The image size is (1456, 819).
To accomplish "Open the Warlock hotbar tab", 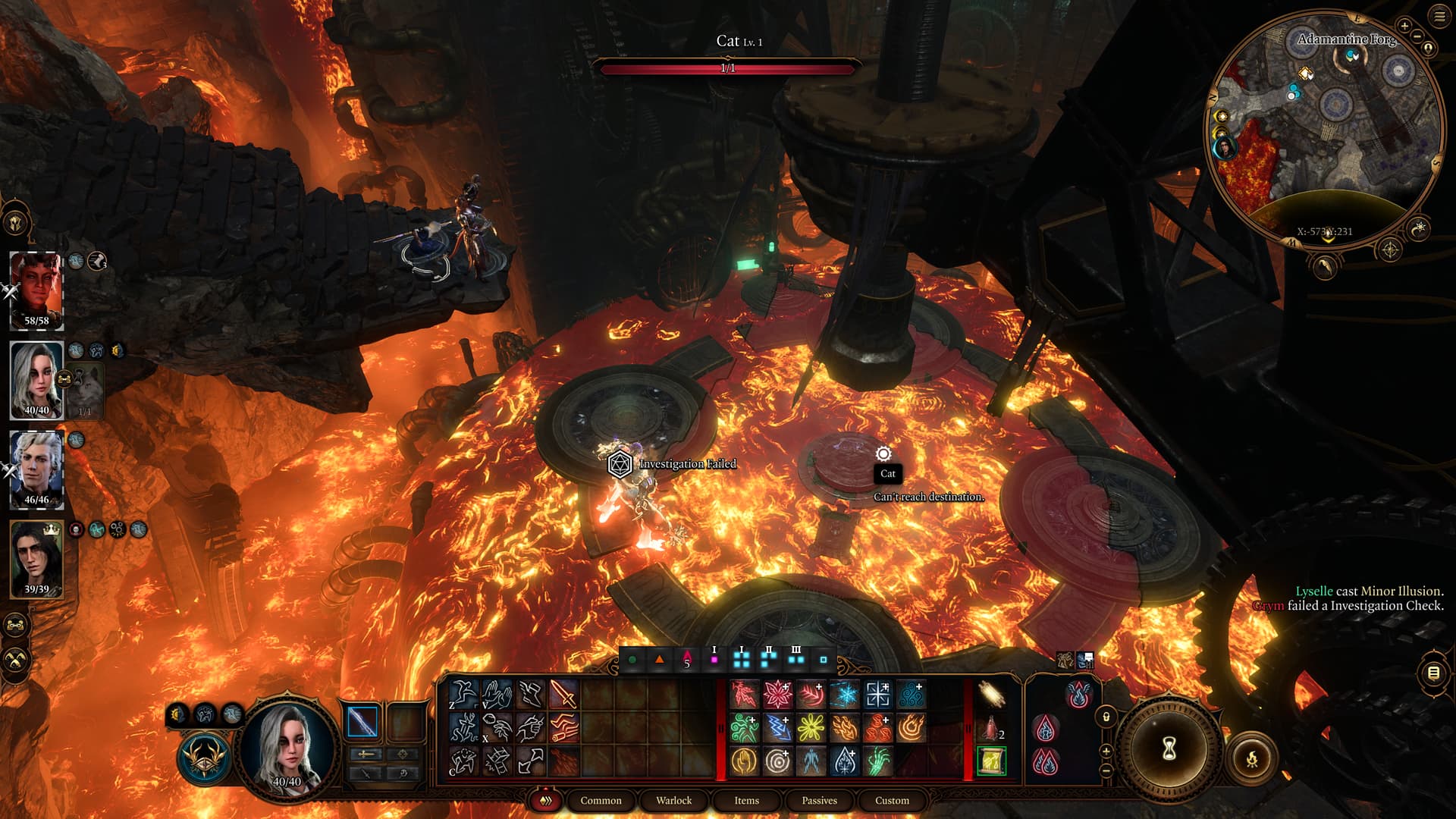I will click(x=673, y=800).
